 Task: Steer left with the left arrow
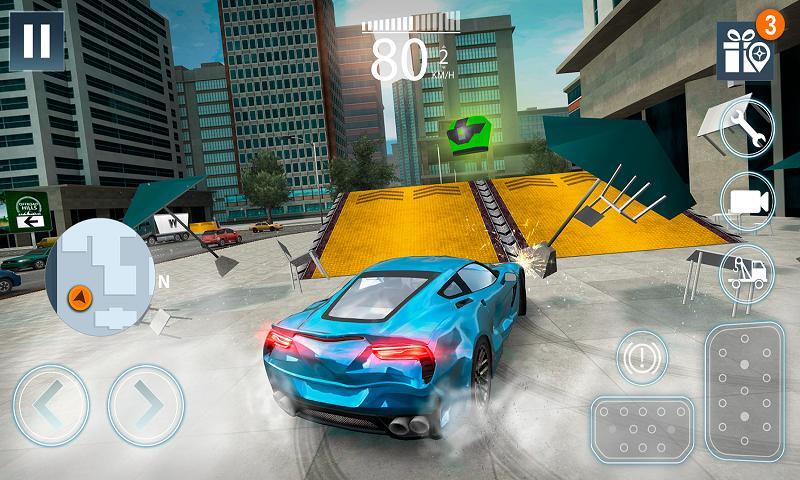(x=52, y=406)
